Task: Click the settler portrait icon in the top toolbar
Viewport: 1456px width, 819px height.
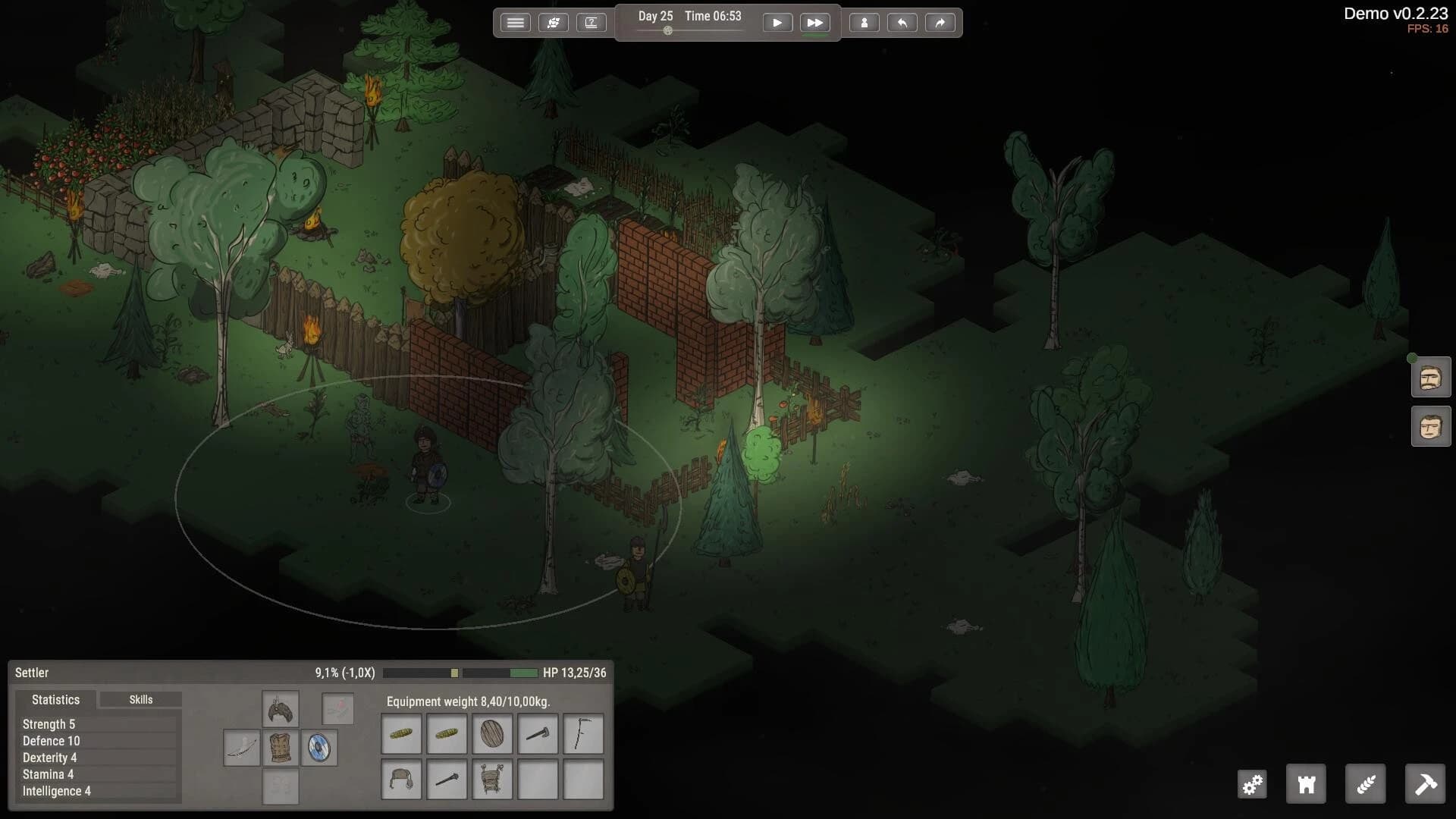Action: [864, 22]
